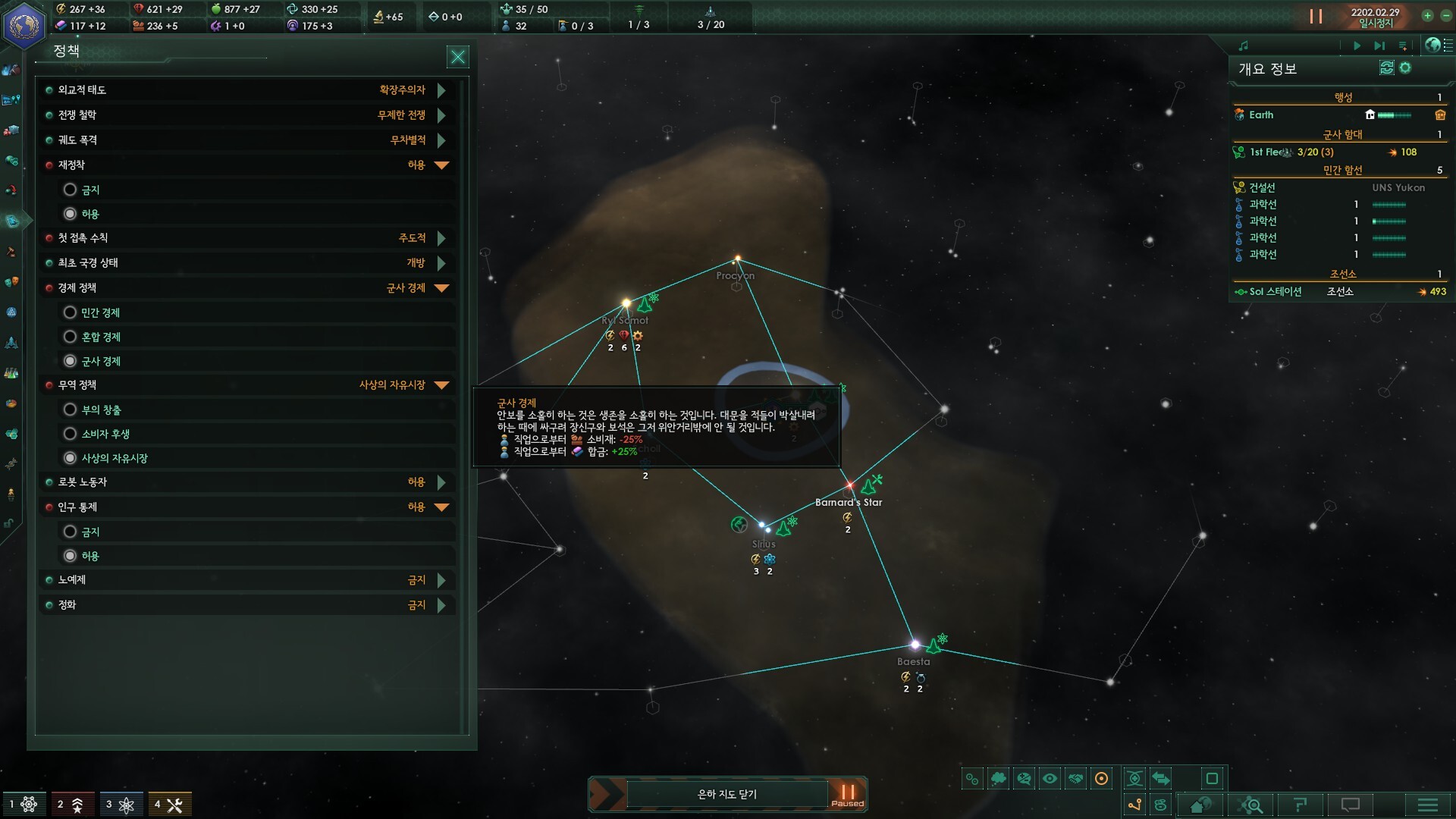The width and height of the screenshot is (1456, 819).
Task: Choose the 혼합 경제 economic policy
Action: click(71, 337)
